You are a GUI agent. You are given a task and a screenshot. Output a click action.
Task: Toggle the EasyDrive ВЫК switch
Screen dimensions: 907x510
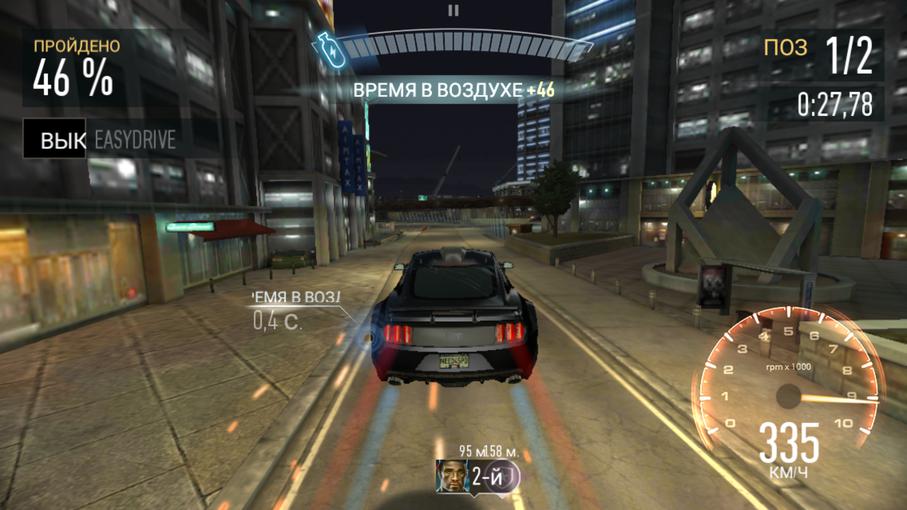tap(60, 141)
